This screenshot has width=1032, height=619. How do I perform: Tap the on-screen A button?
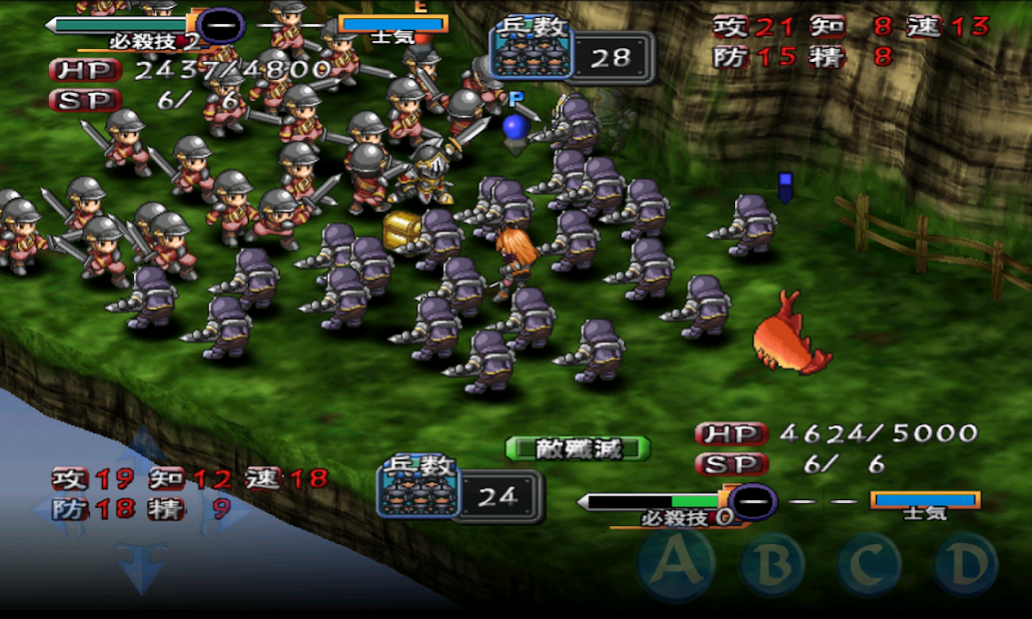tap(677, 565)
